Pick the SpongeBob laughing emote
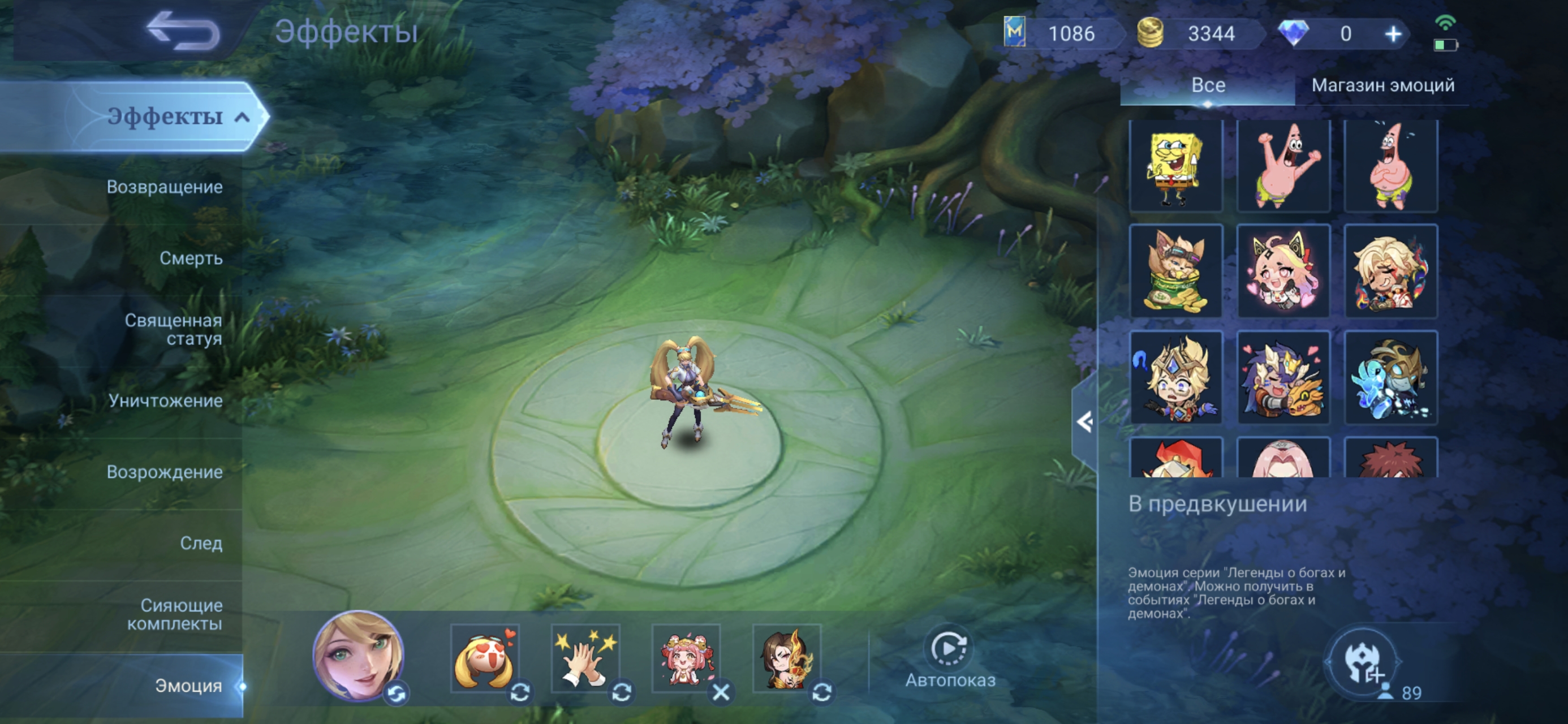The width and height of the screenshot is (1568, 724). [1175, 166]
